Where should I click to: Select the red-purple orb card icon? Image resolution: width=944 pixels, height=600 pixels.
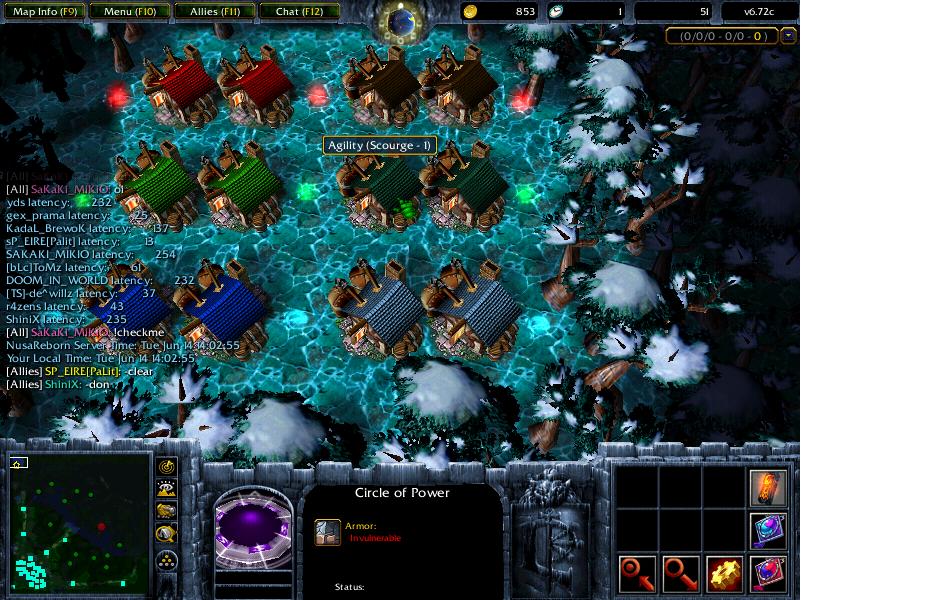click(768, 574)
